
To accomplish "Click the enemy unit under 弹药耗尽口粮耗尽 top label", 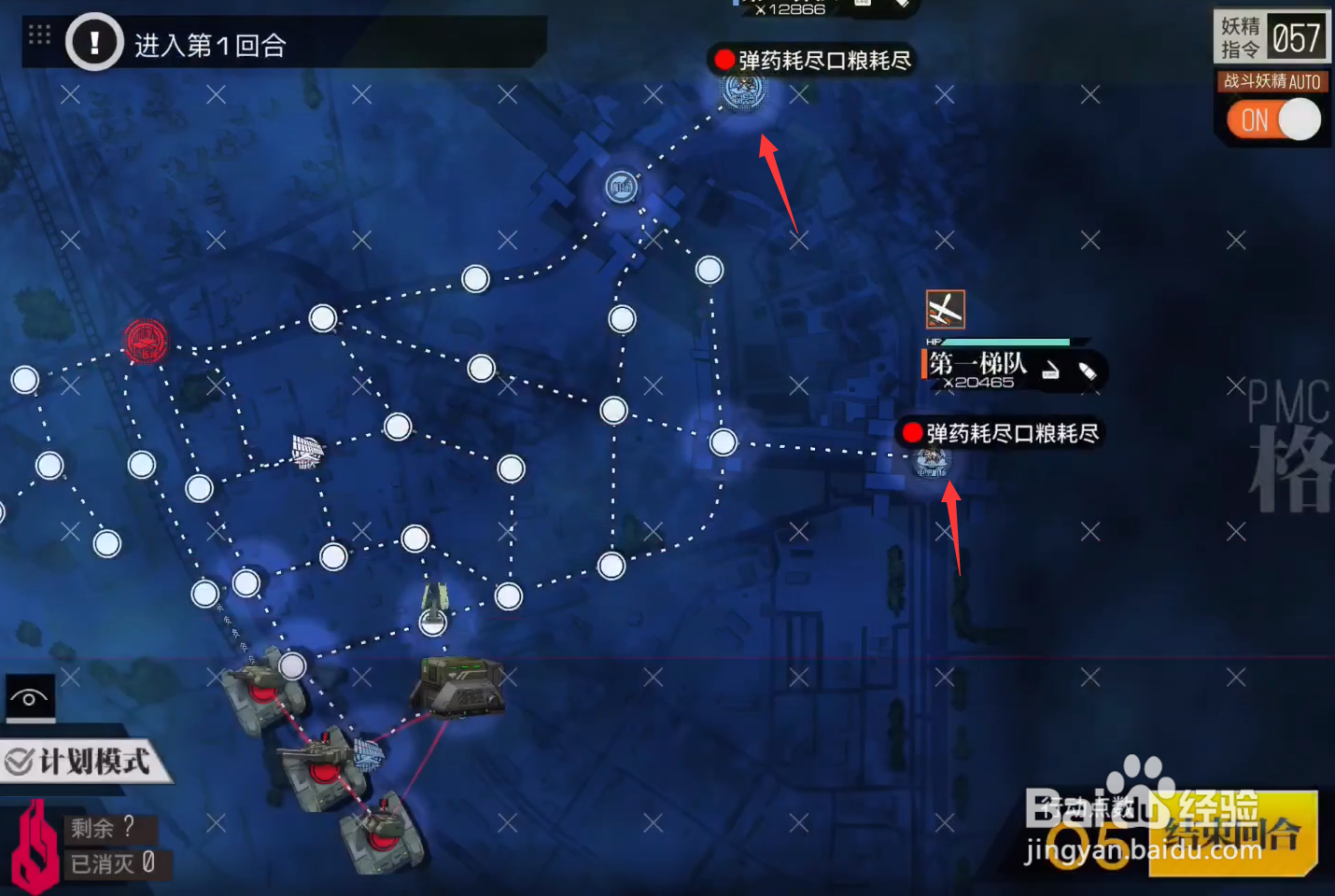I will pos(742,93).
